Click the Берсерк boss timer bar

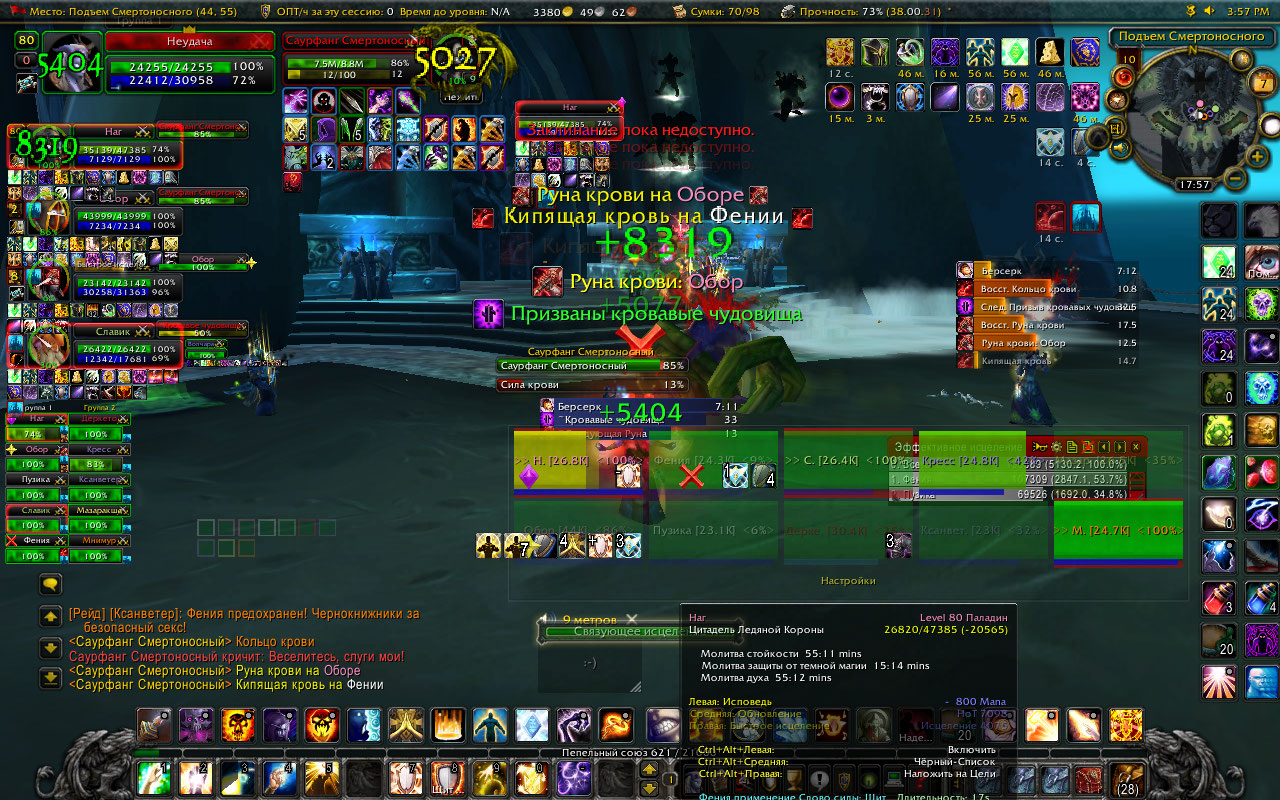coord(1047,271)
